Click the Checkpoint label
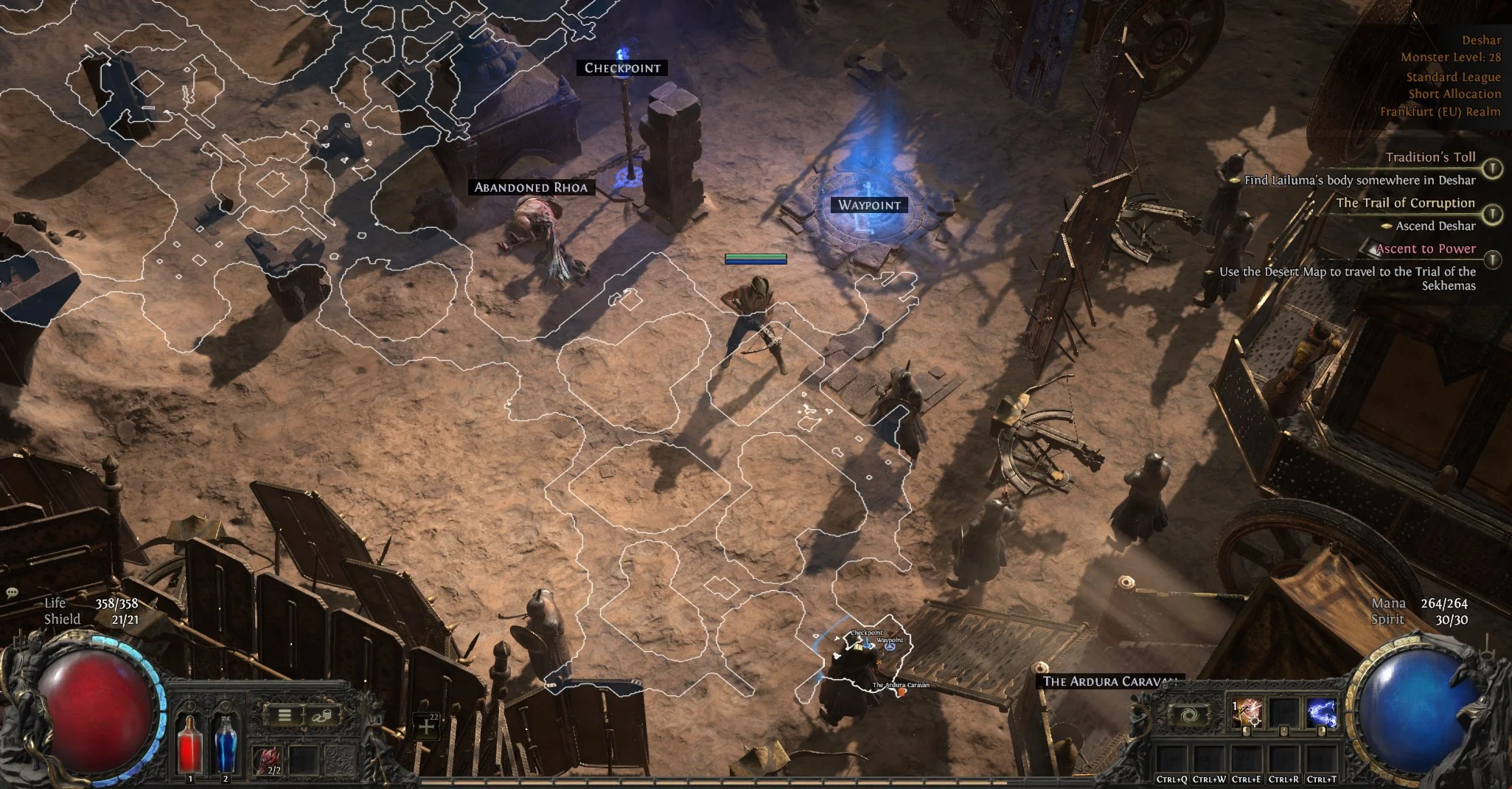1512x789 pixels. tap(622, 68)
